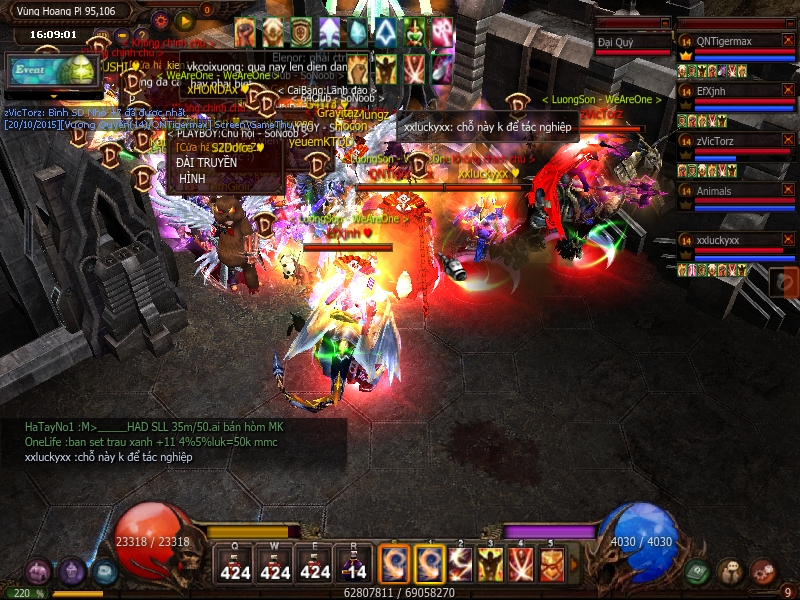This screenshot has width=800, height=600.
Task: Select the Q potion slot
Action: coord(235,564)
